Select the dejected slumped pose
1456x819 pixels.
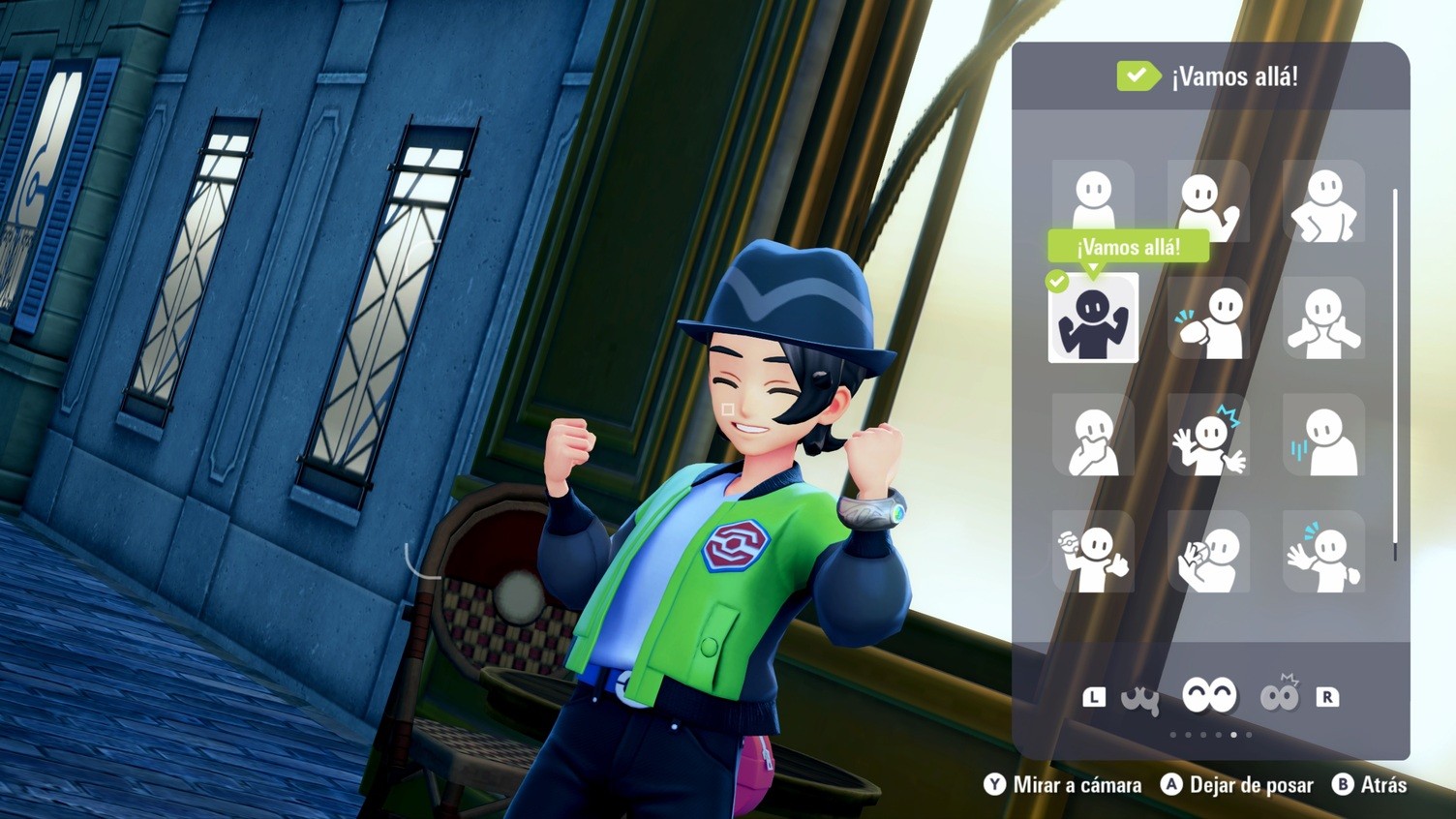click(x=1323, y=435)
